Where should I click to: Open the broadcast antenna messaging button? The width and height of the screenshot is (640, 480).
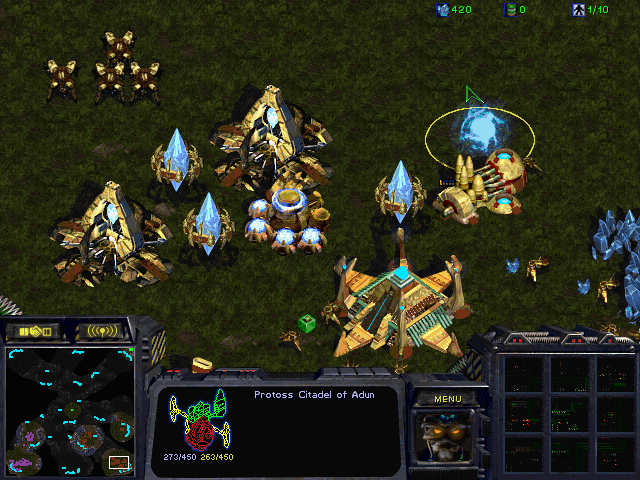[102, 331]
